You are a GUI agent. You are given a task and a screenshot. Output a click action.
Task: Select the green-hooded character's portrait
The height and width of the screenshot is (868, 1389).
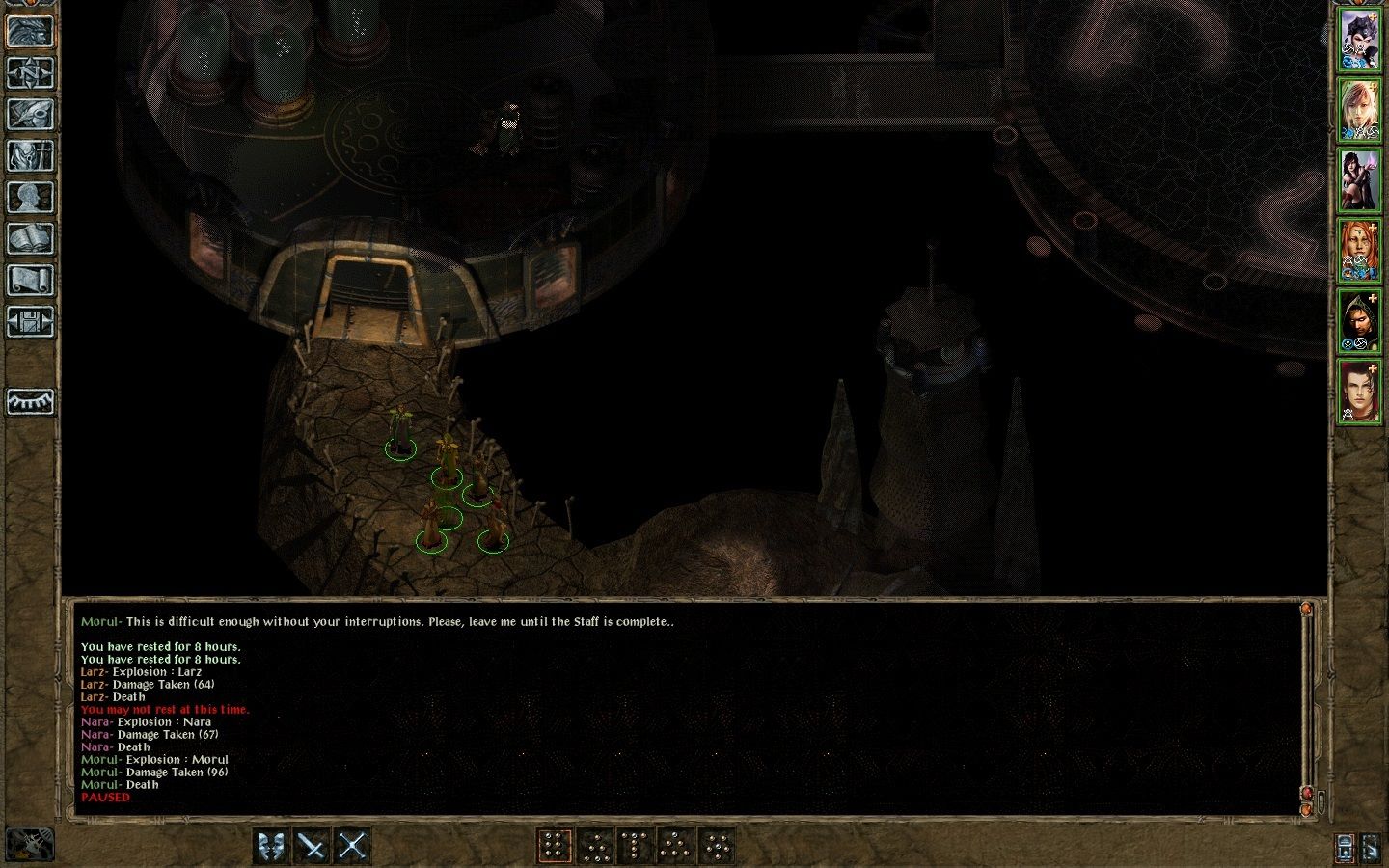point(1359,321)
